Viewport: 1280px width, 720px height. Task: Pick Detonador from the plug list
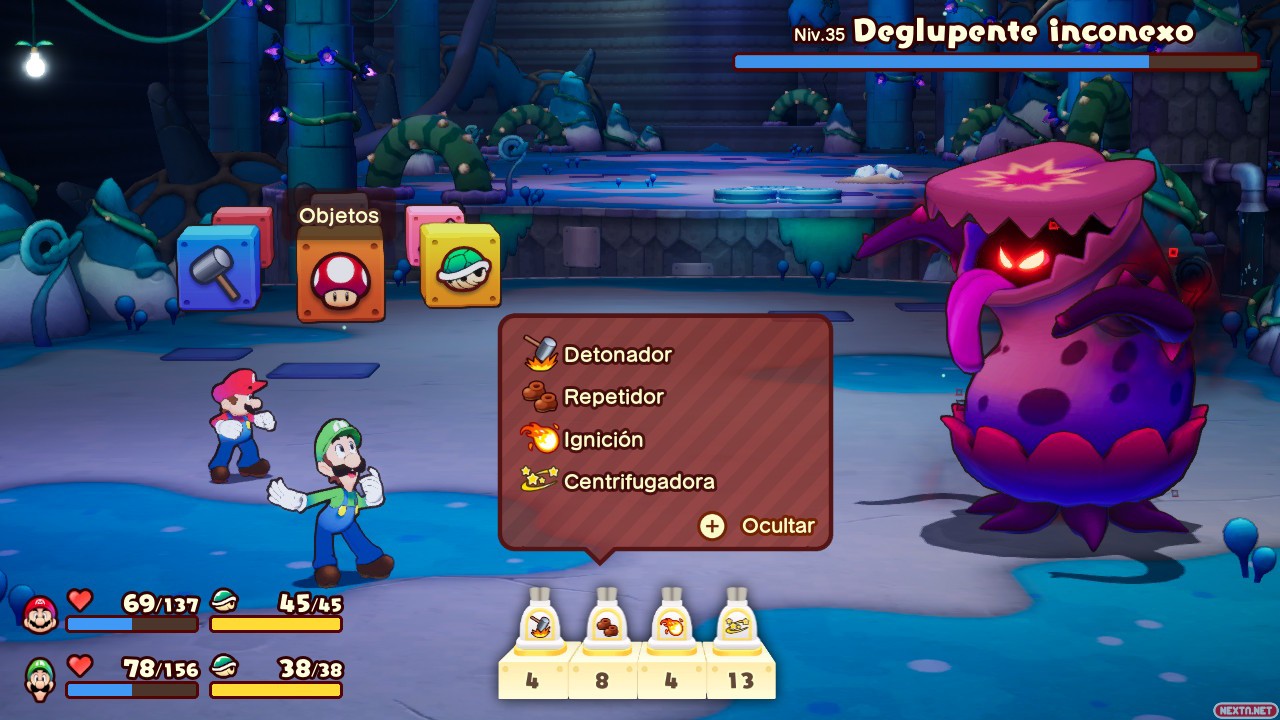tap(617, 354)
